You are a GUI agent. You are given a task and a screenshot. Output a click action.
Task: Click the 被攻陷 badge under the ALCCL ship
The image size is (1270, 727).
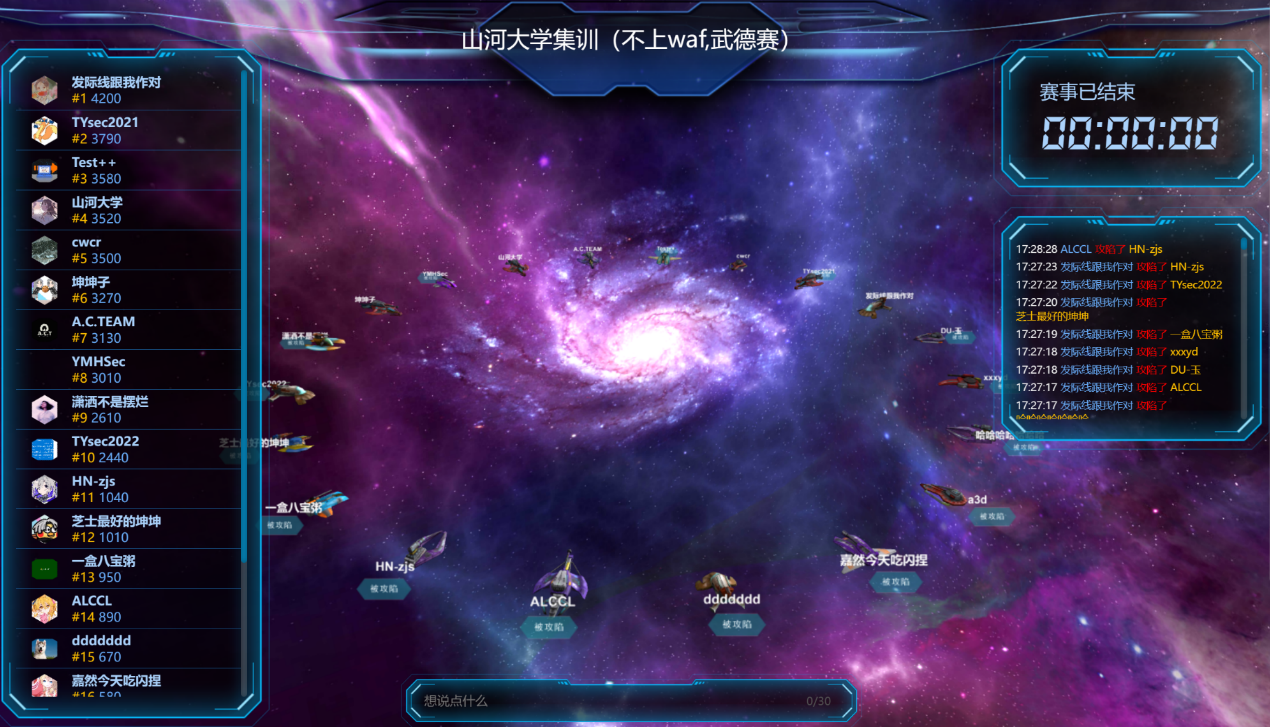tap(549, 627)
